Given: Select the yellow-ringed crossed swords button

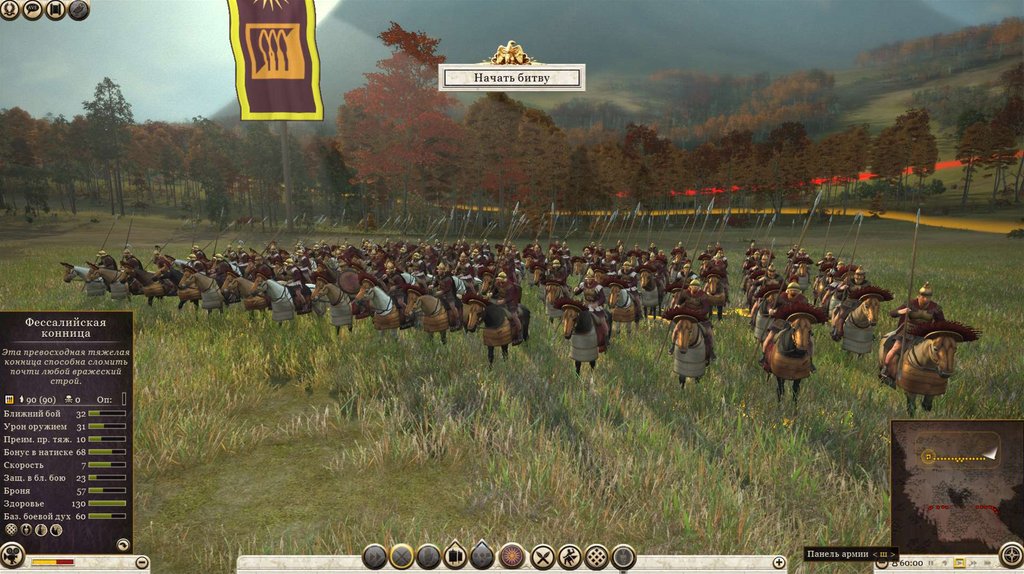Looking at the screenshot, I should [x=402, y=557].
